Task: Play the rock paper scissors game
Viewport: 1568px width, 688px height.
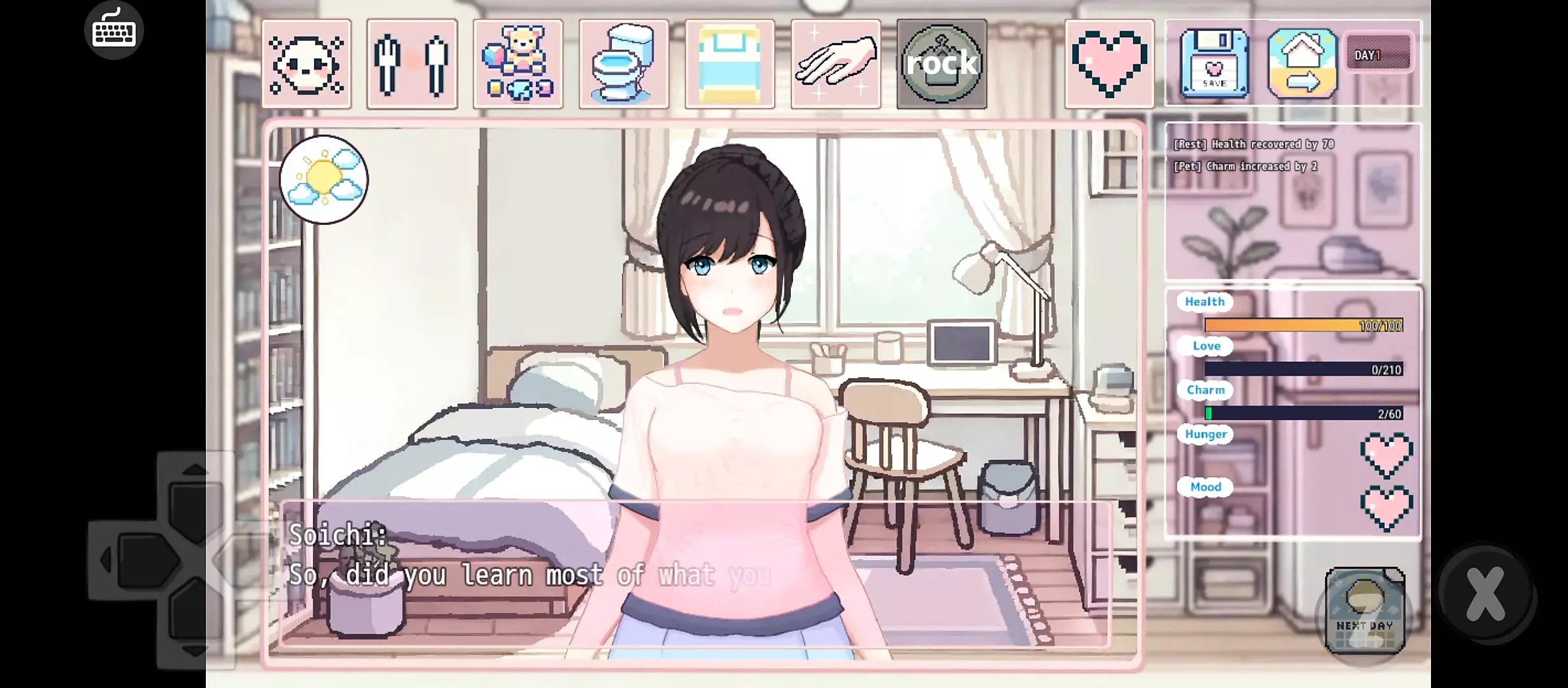Action: tap(941, 64)
